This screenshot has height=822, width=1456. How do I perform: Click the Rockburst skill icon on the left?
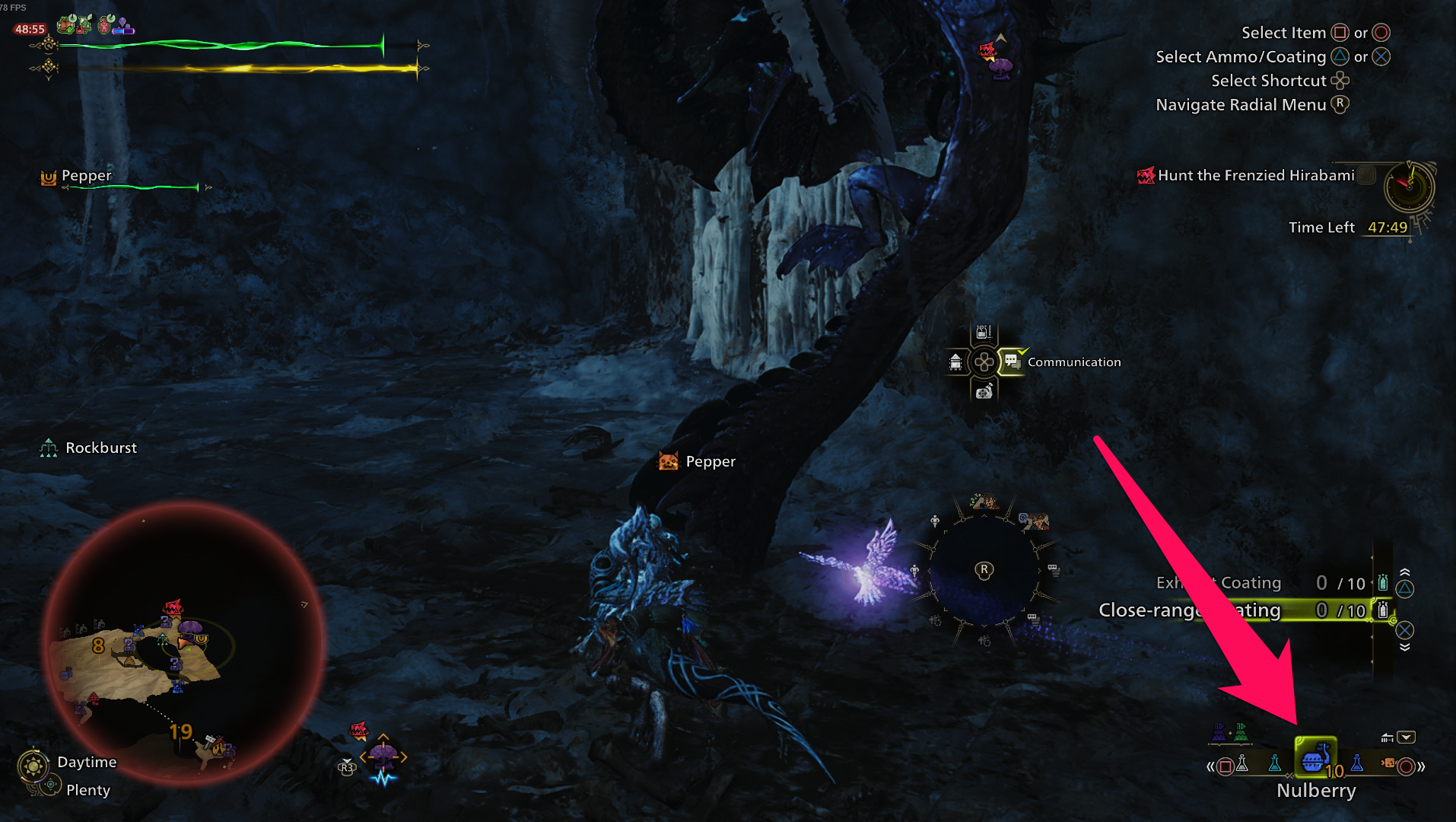pyautogui.click(x=50, y=448)
